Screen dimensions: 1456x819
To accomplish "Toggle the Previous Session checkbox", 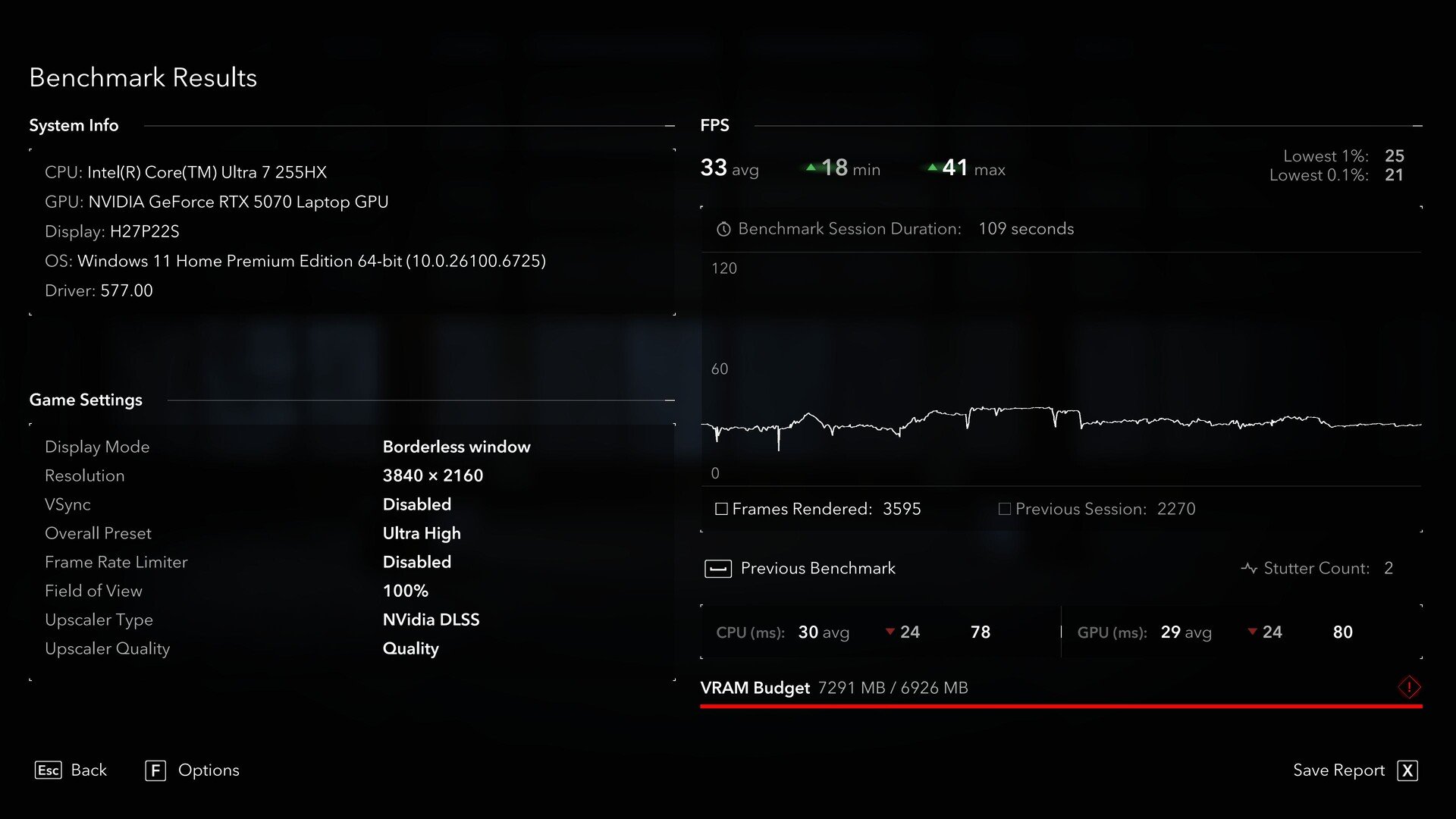I will coord(1005,509).
